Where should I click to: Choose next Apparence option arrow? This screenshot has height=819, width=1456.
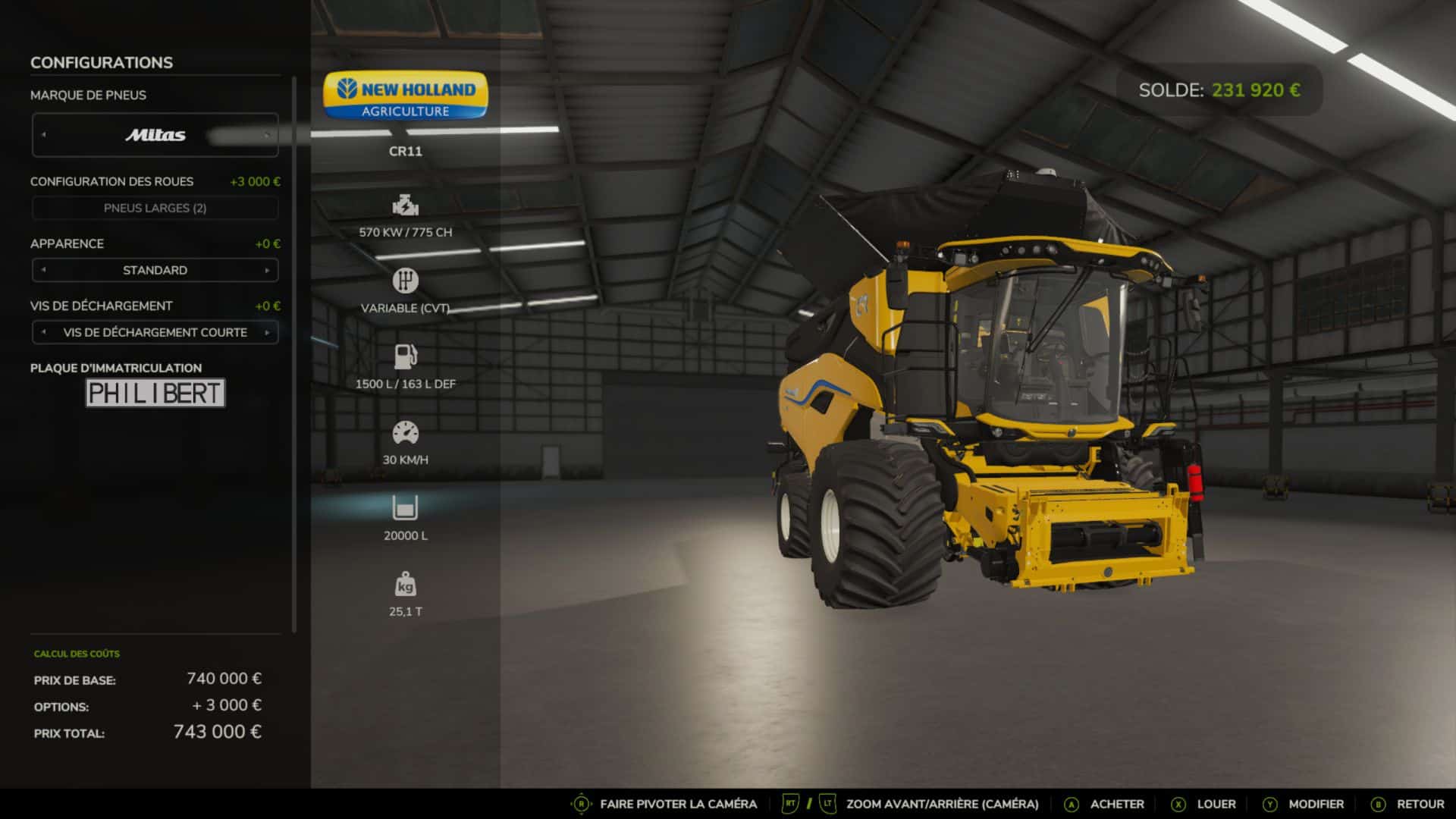[267, 270]
